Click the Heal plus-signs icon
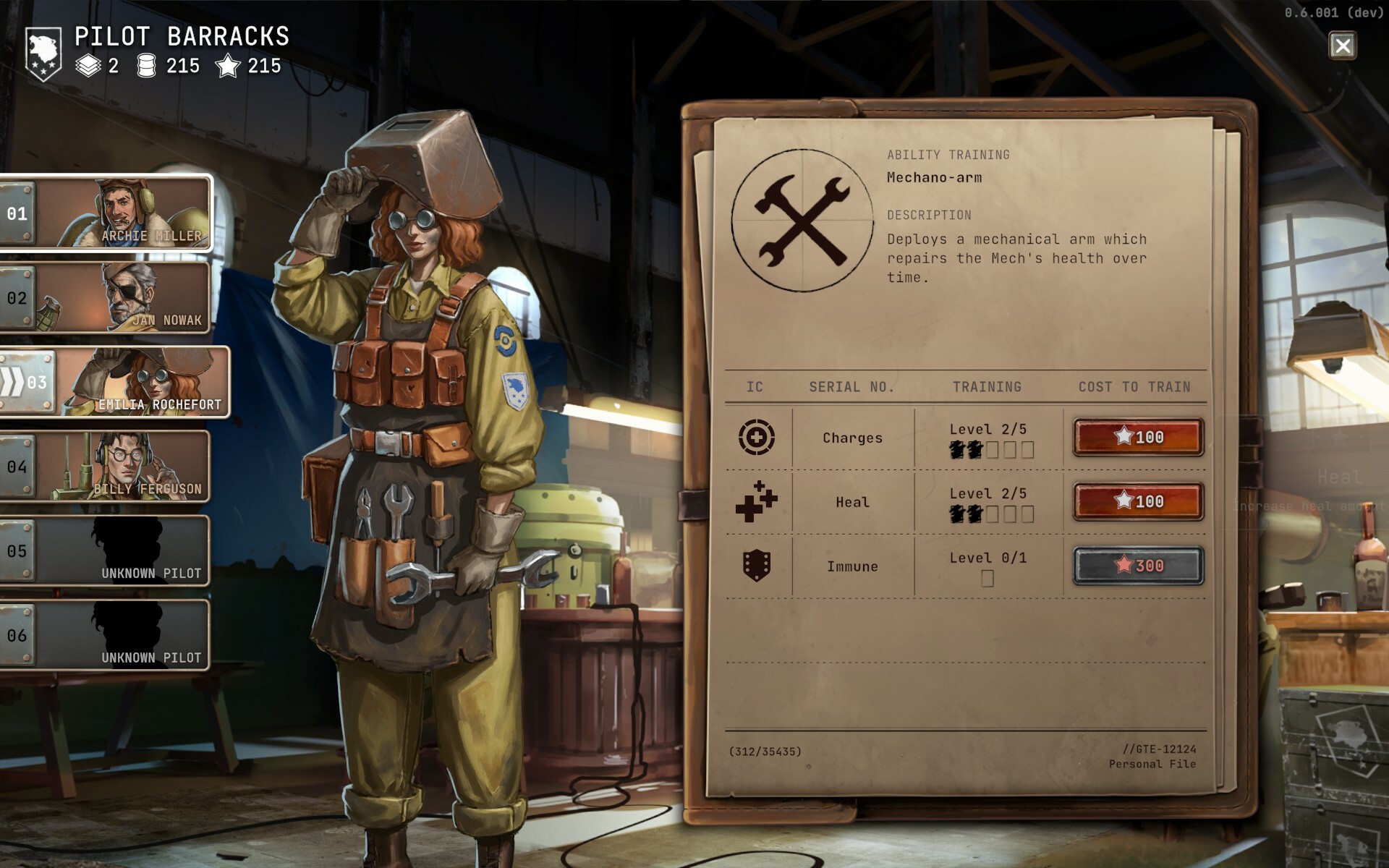The image size is (1389, 868). [x=756, y=501]
